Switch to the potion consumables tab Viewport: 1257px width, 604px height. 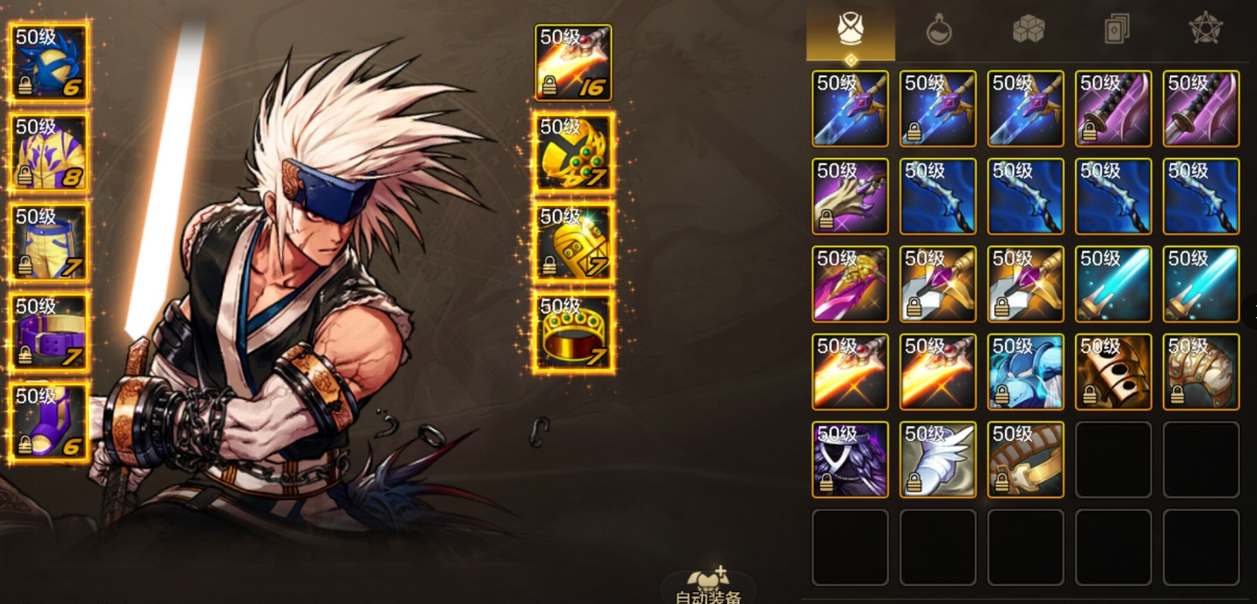pyautogui.click(x=938, y=30)
